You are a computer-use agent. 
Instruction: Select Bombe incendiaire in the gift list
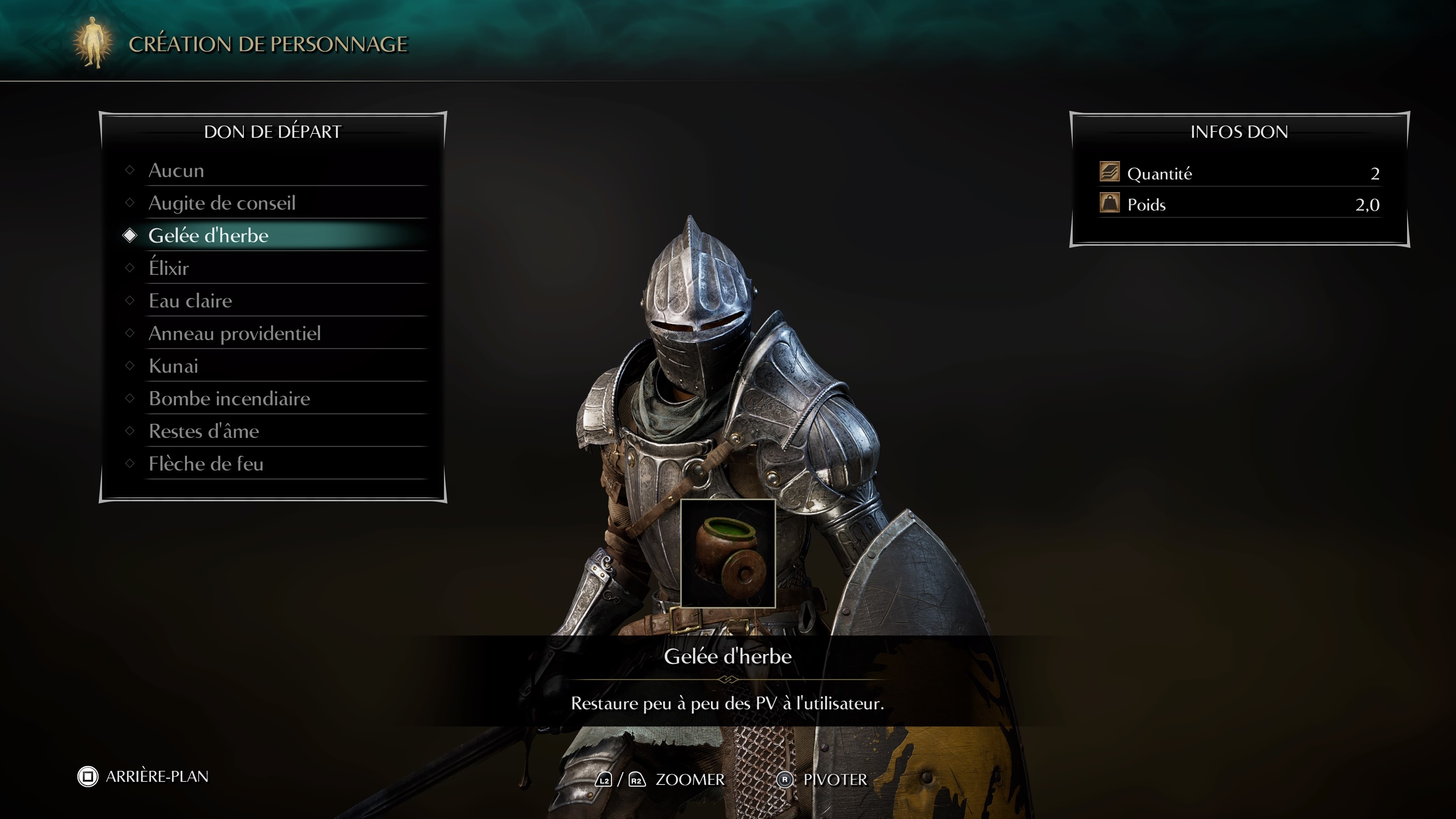coord(228,399)
